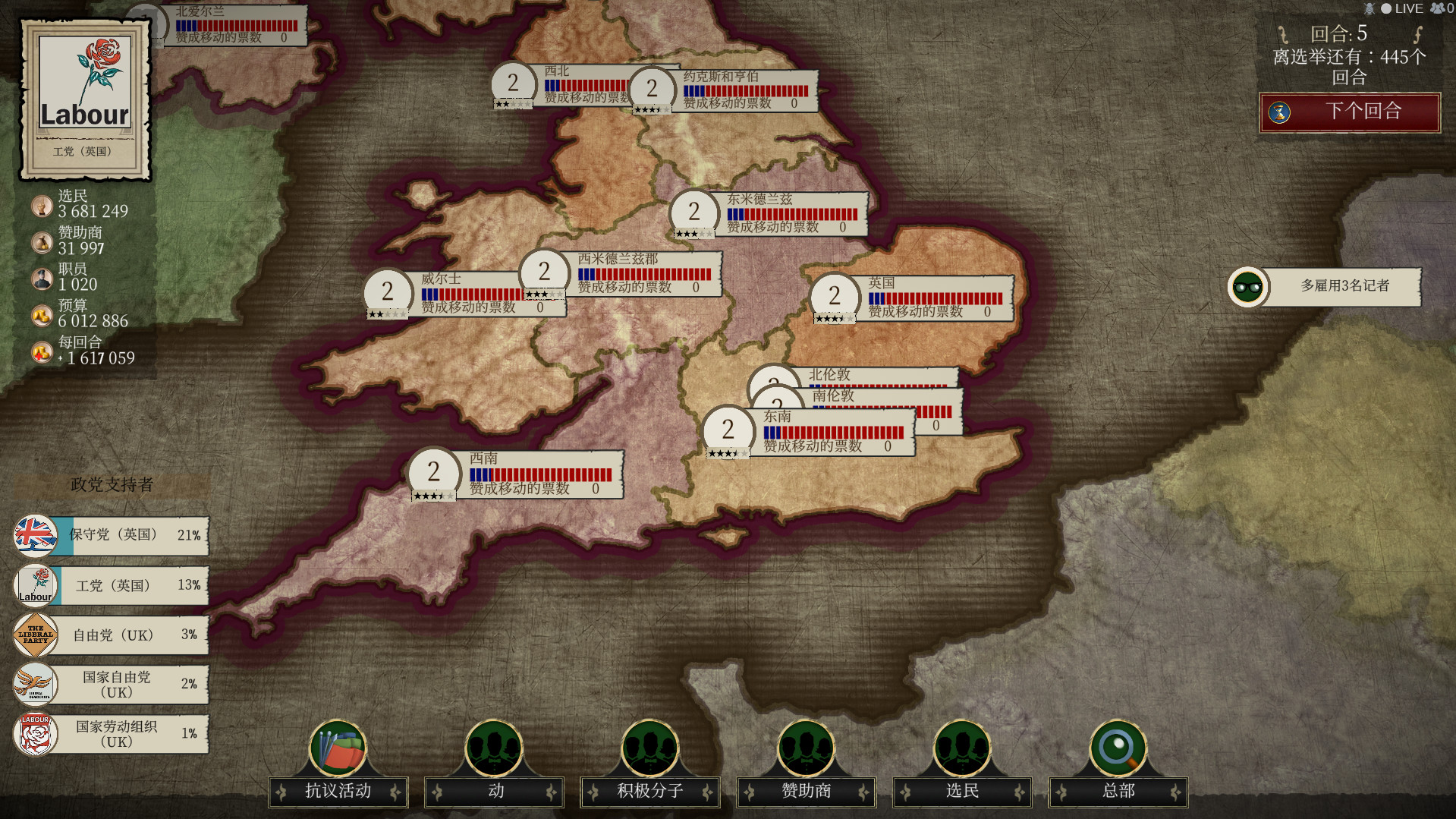
Task: Open the 总部 headquarters menu
Action: coord(1118,791)
